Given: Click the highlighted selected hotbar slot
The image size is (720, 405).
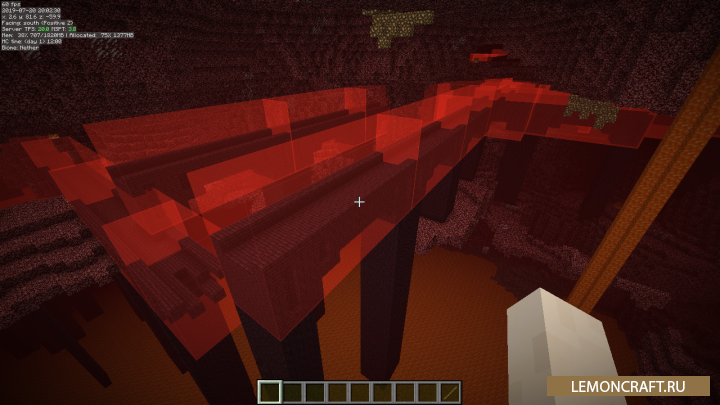Looking at the screenshot, I should 270,392.
